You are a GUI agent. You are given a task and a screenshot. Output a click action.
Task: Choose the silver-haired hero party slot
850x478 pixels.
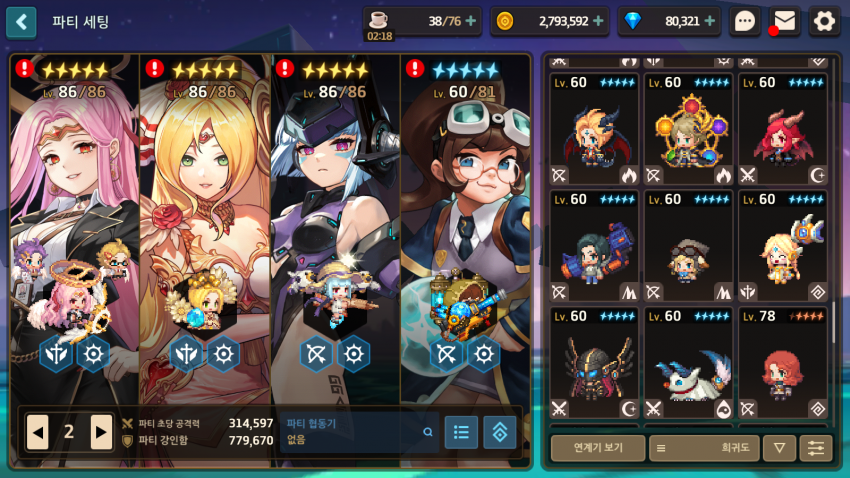click(334, 220)
